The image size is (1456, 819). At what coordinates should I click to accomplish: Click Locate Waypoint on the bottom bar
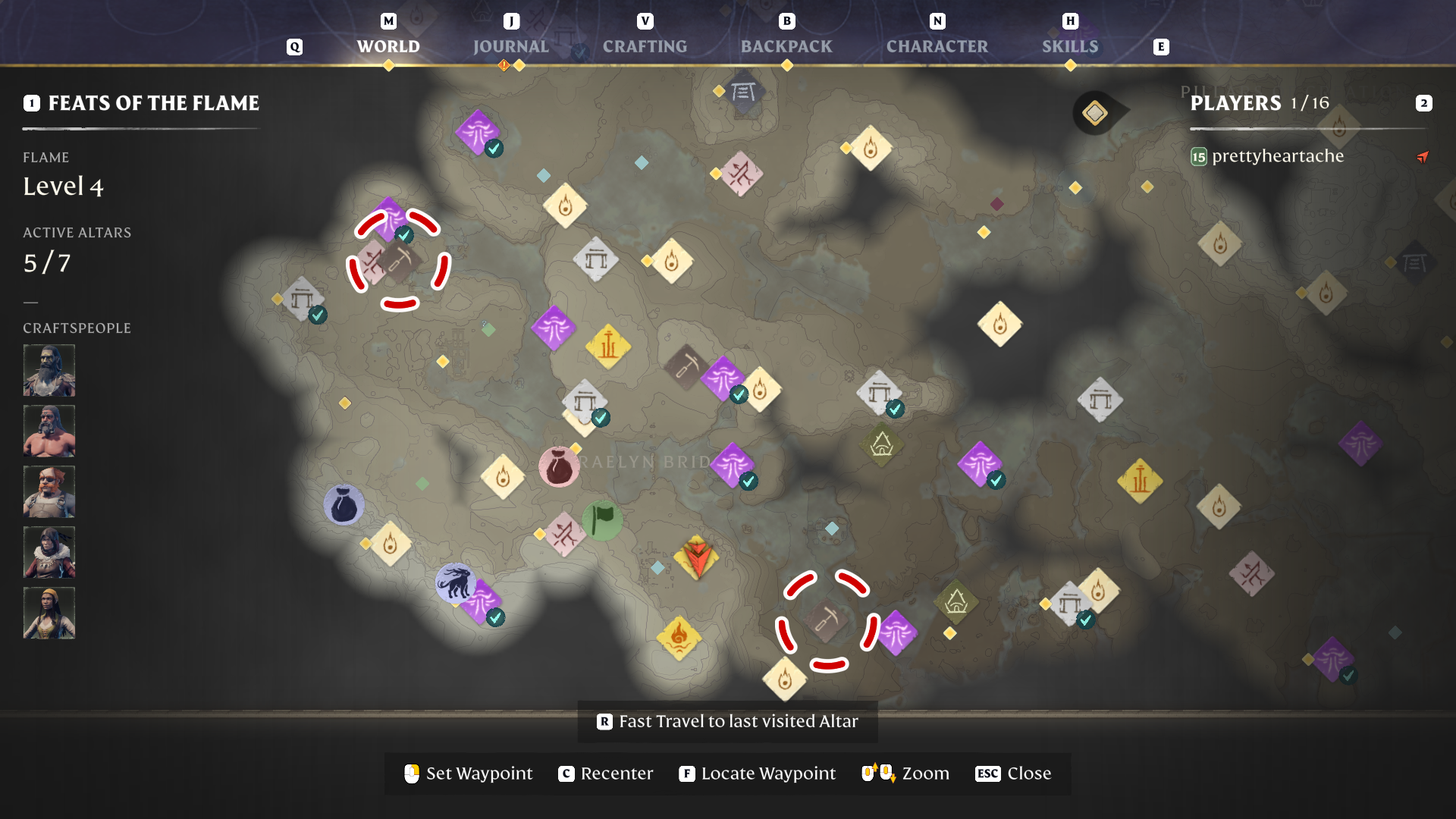click(x=756, y=773)
